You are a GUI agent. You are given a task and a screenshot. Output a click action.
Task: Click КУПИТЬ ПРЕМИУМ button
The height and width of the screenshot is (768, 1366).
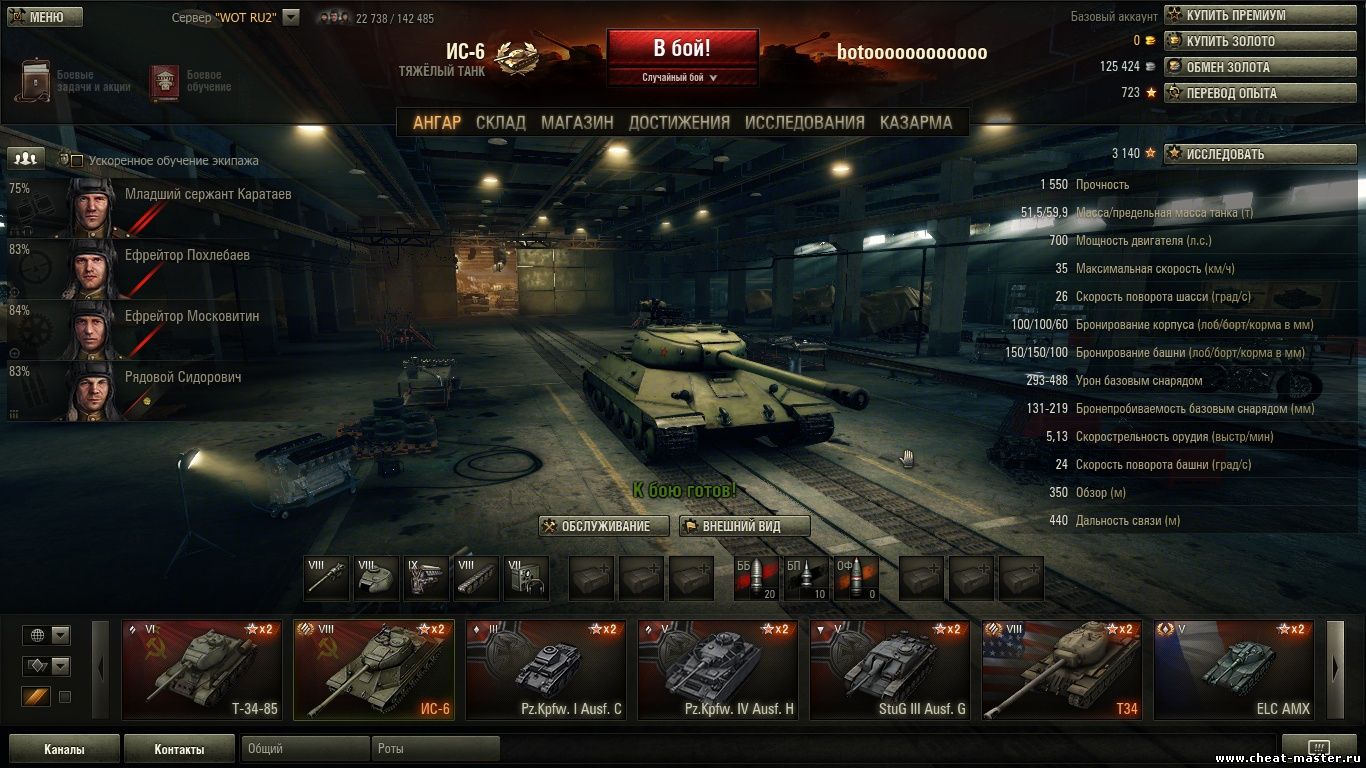1260,15
